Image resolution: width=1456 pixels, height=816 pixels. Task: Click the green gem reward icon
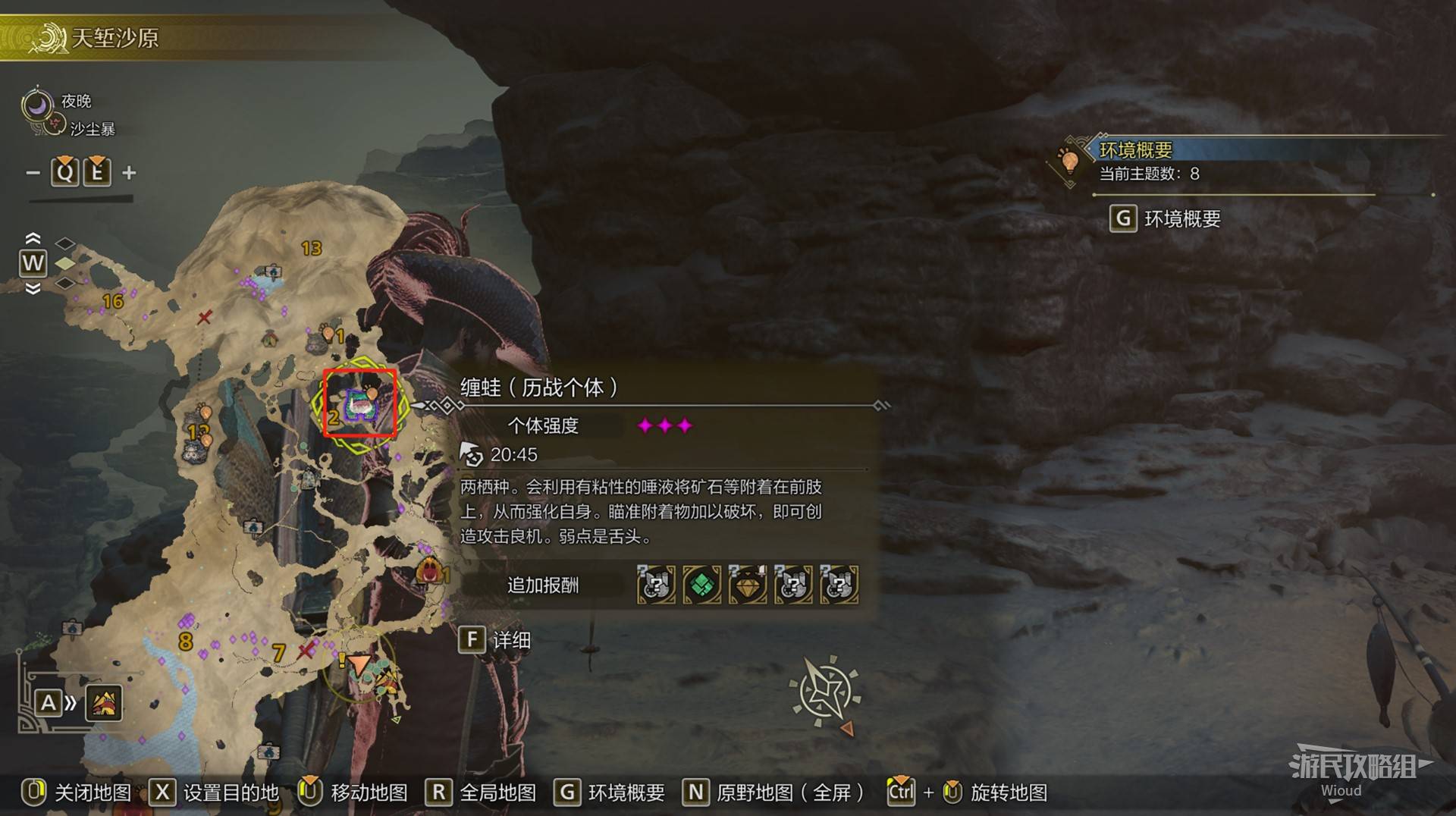[701, 585]
